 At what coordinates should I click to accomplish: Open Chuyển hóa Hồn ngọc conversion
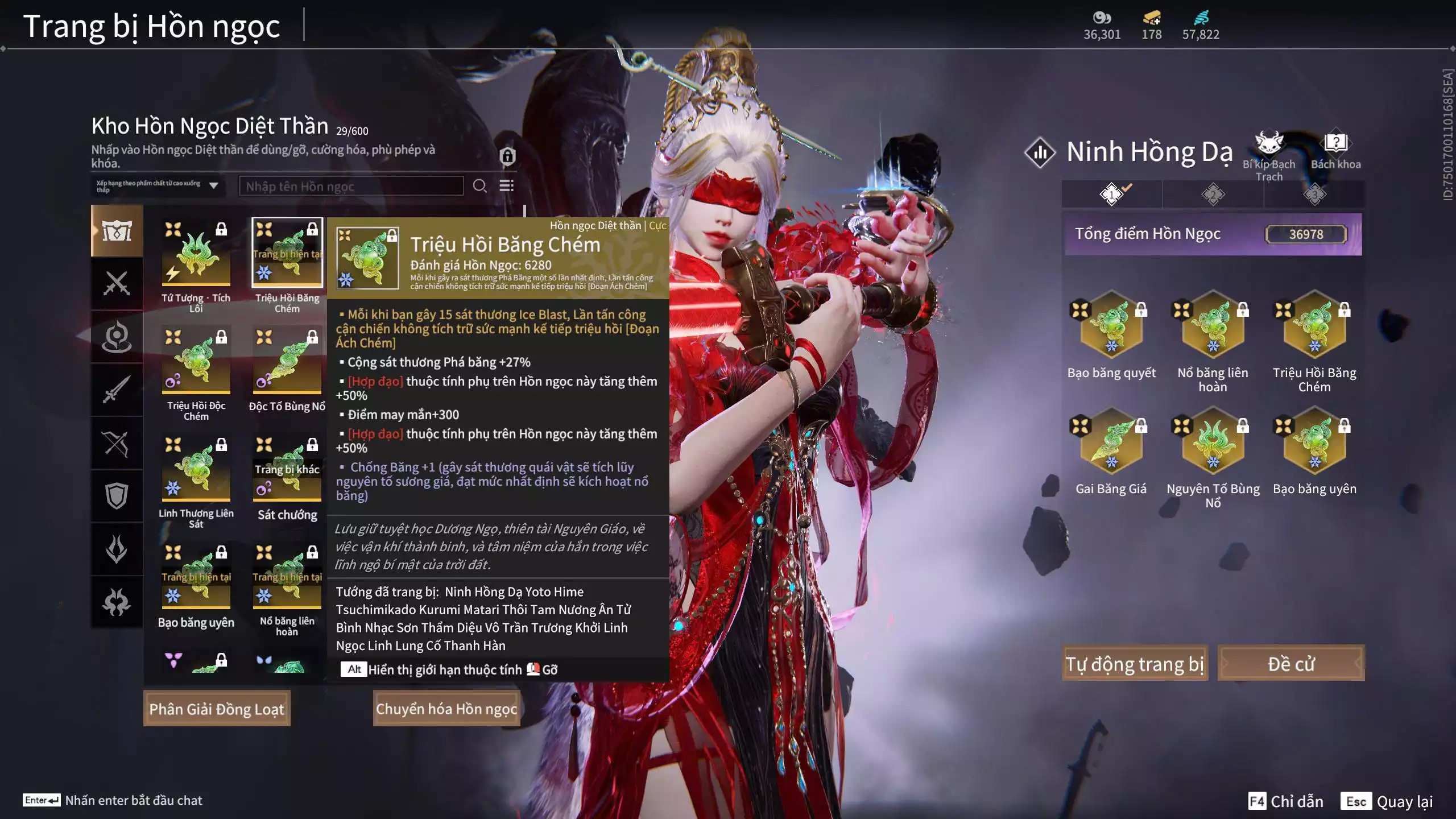click(446, 709)
